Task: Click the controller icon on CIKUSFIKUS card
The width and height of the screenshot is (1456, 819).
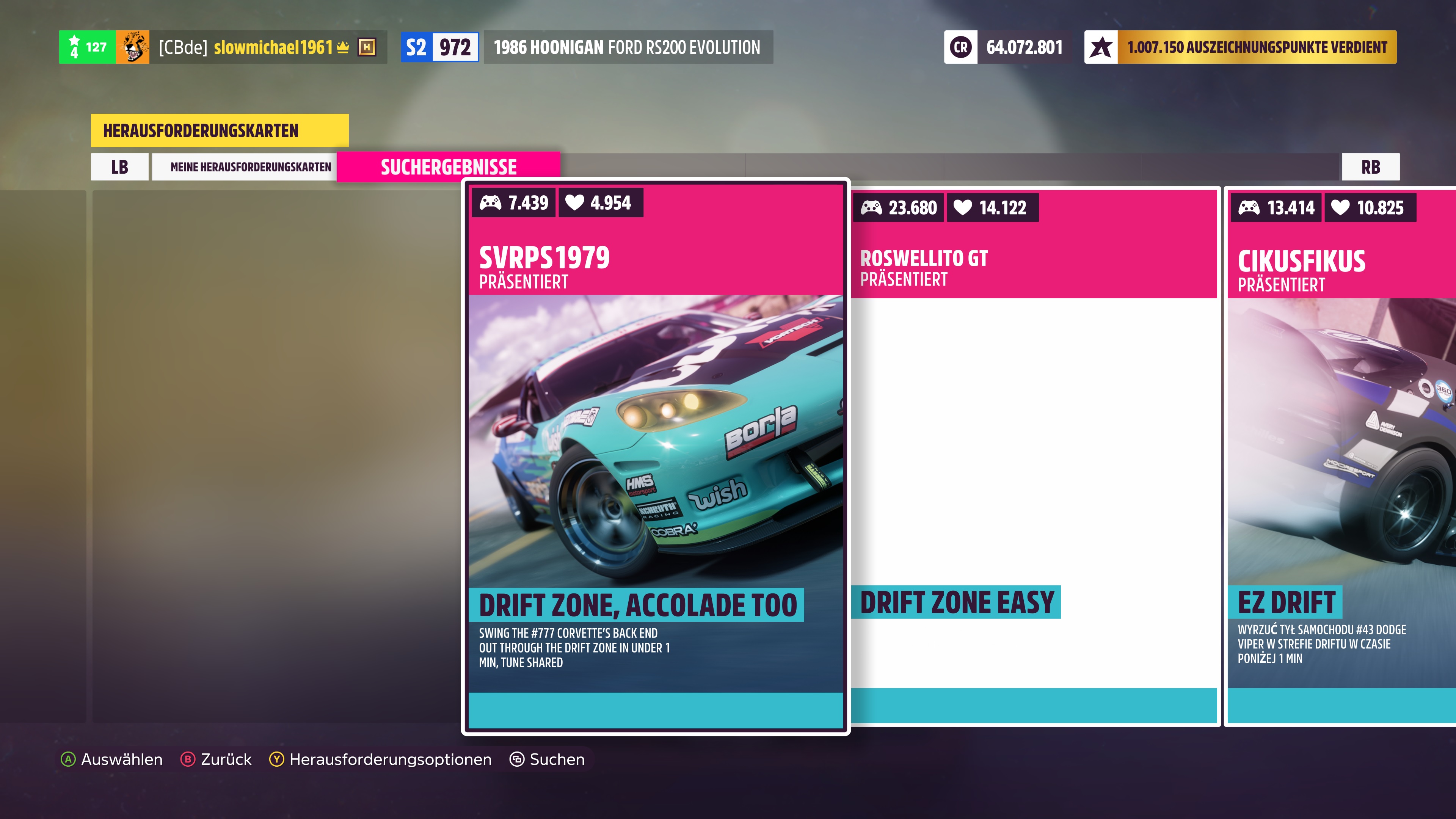Action: [1250, 208]
